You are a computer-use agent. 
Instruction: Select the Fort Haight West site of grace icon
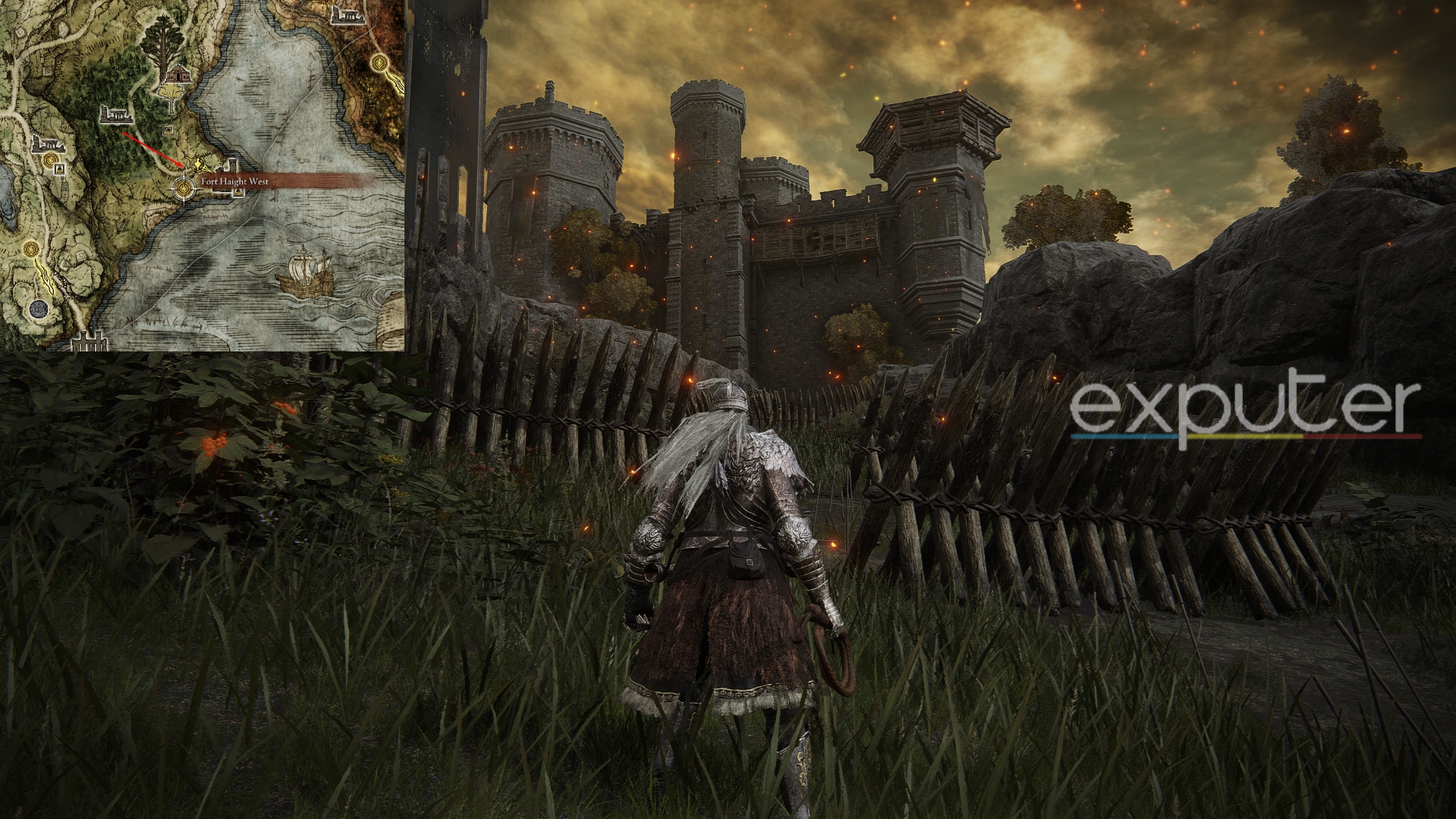(184, 187)
